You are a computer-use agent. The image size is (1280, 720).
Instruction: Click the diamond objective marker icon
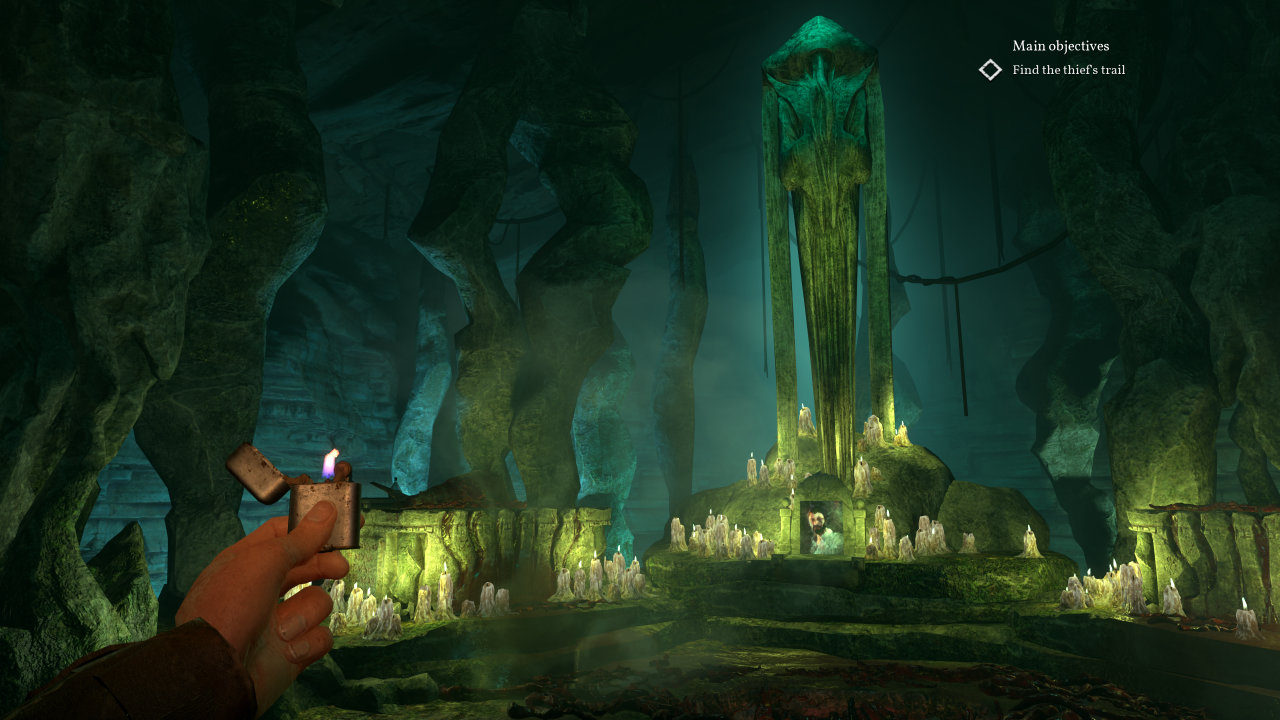tap(990, 70)
